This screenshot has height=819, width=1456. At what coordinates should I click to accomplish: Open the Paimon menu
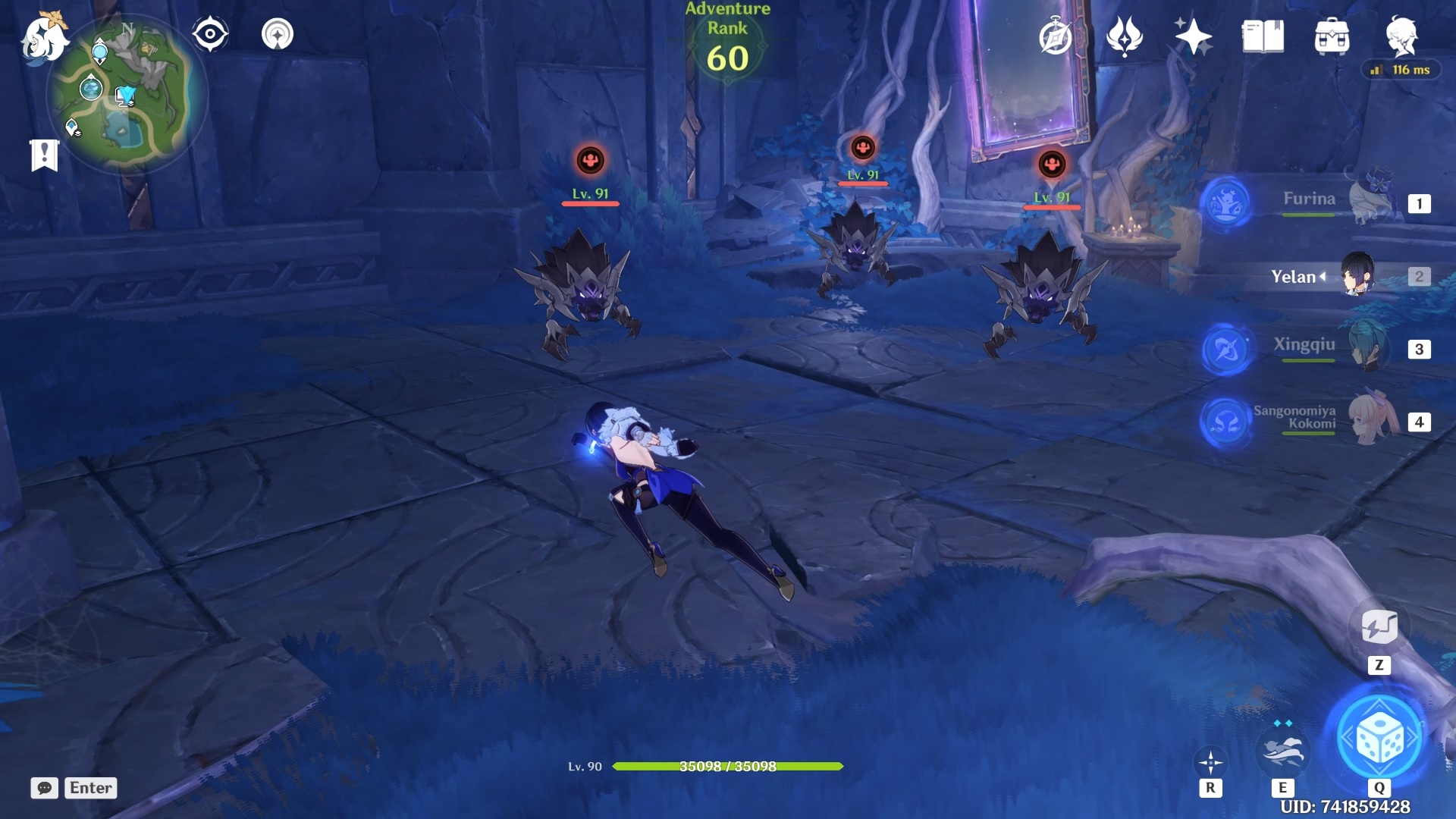point(43,36)
